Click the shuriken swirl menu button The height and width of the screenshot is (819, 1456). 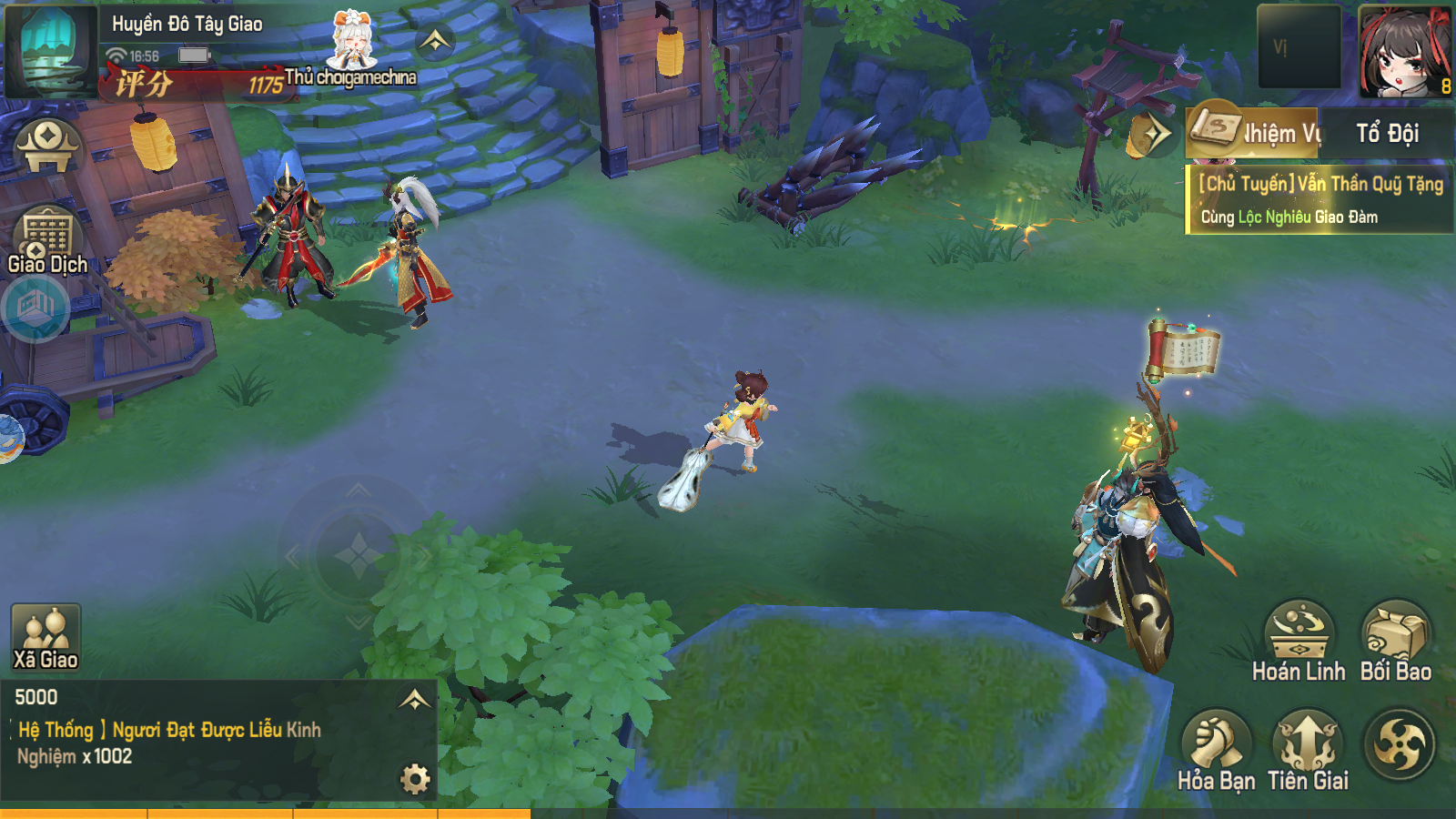pos(1399,745)
